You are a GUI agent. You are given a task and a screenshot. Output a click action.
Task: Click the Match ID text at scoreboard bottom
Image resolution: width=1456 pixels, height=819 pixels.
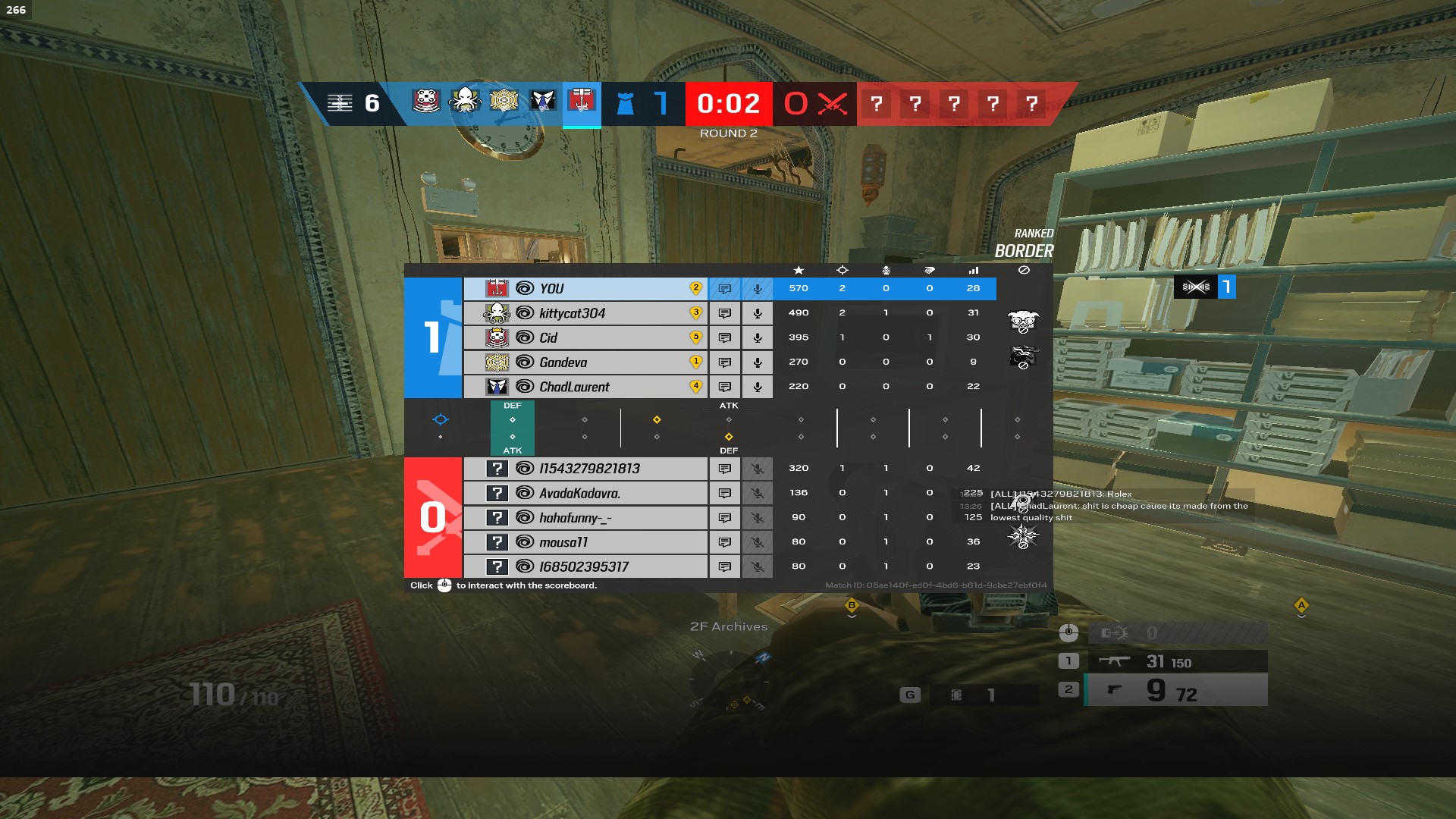[937, 585]
